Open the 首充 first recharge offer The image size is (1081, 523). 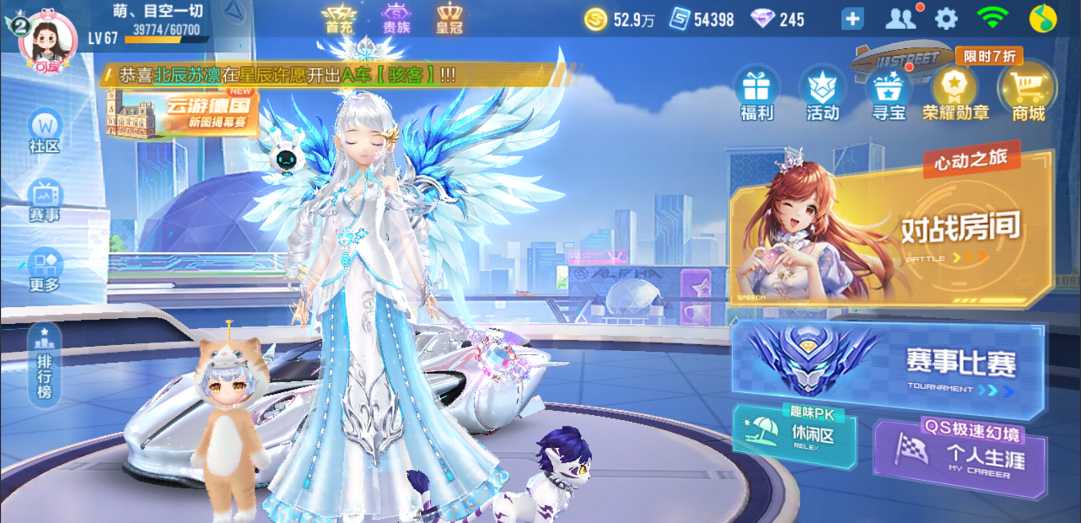point(339,19)
